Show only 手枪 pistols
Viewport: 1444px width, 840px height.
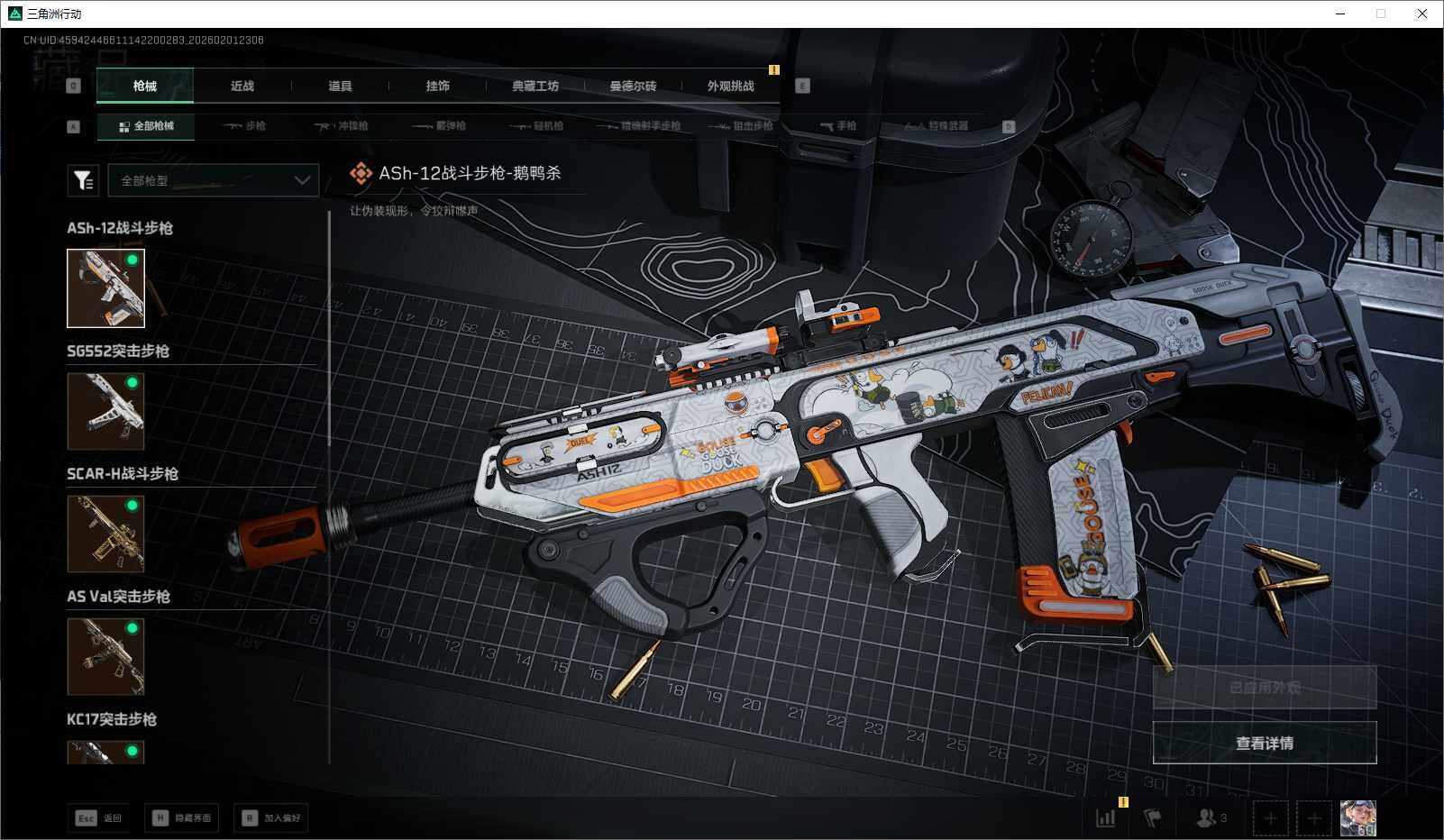click(x=839, y=126)
